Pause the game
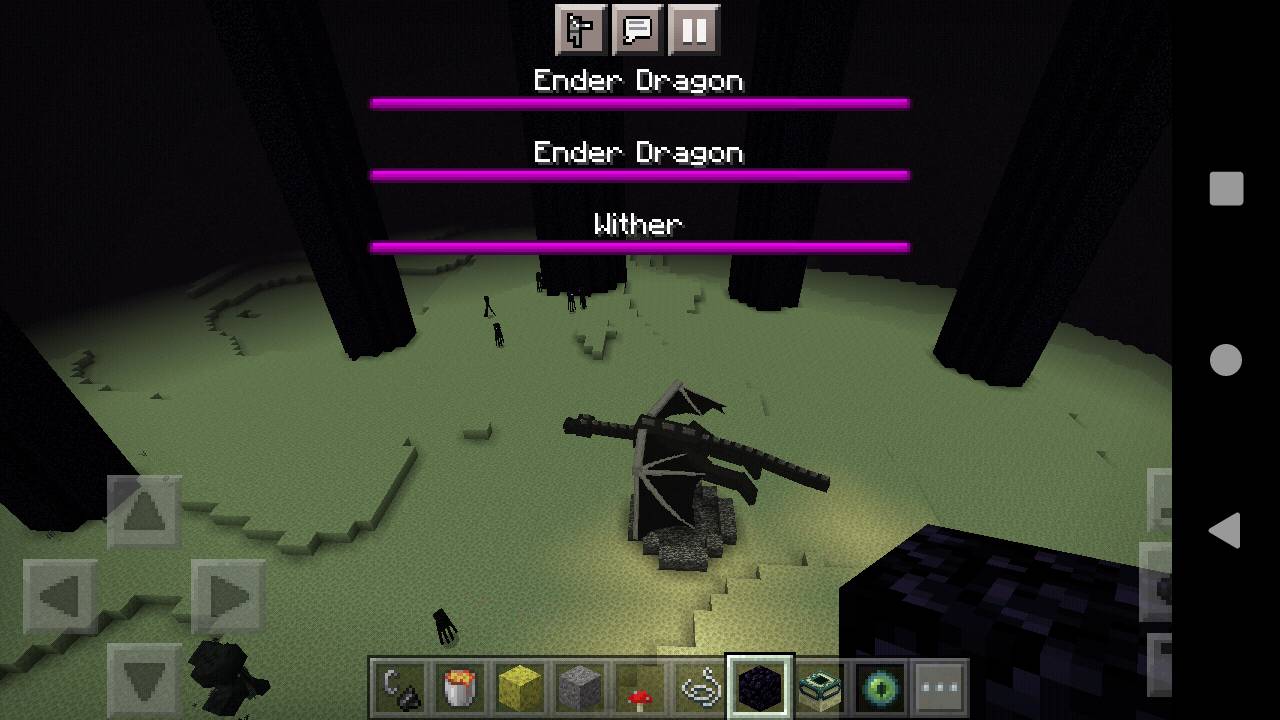The width and height of the screenshot is (1280, 720). (x=694, y=29)
